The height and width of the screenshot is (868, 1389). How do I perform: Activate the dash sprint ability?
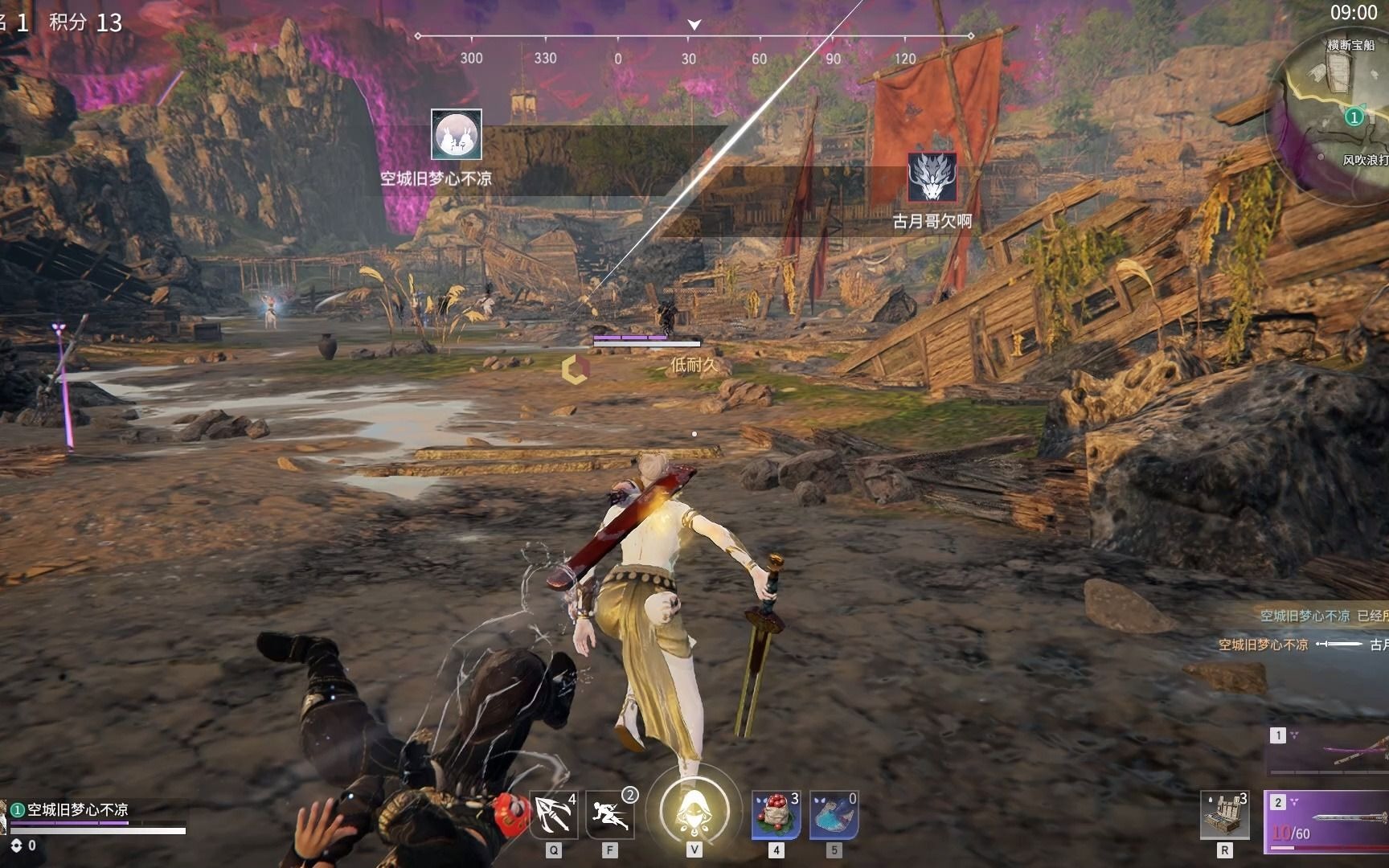click(609, 815)
